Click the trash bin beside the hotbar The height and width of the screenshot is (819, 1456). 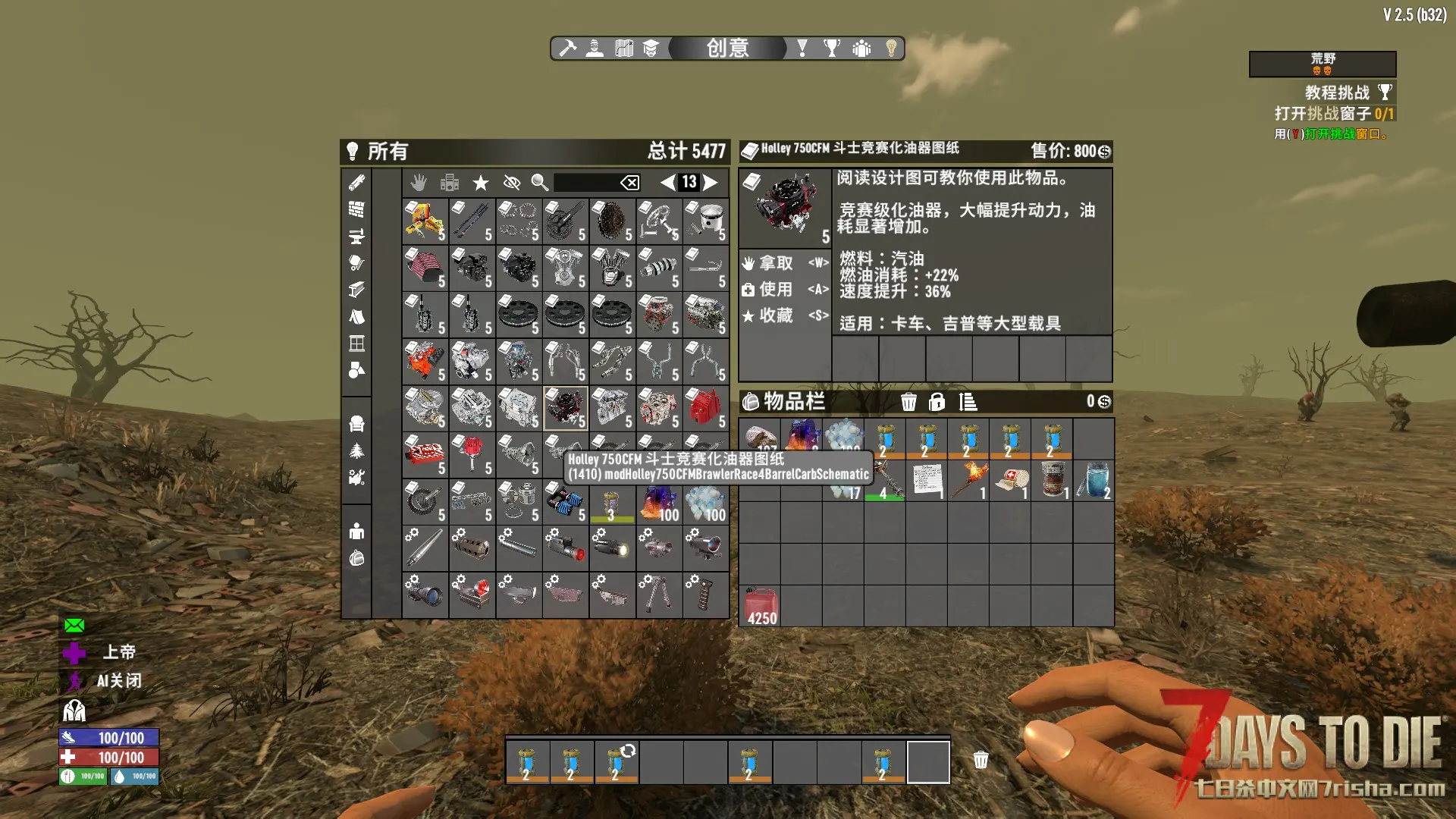pos(981,760)
